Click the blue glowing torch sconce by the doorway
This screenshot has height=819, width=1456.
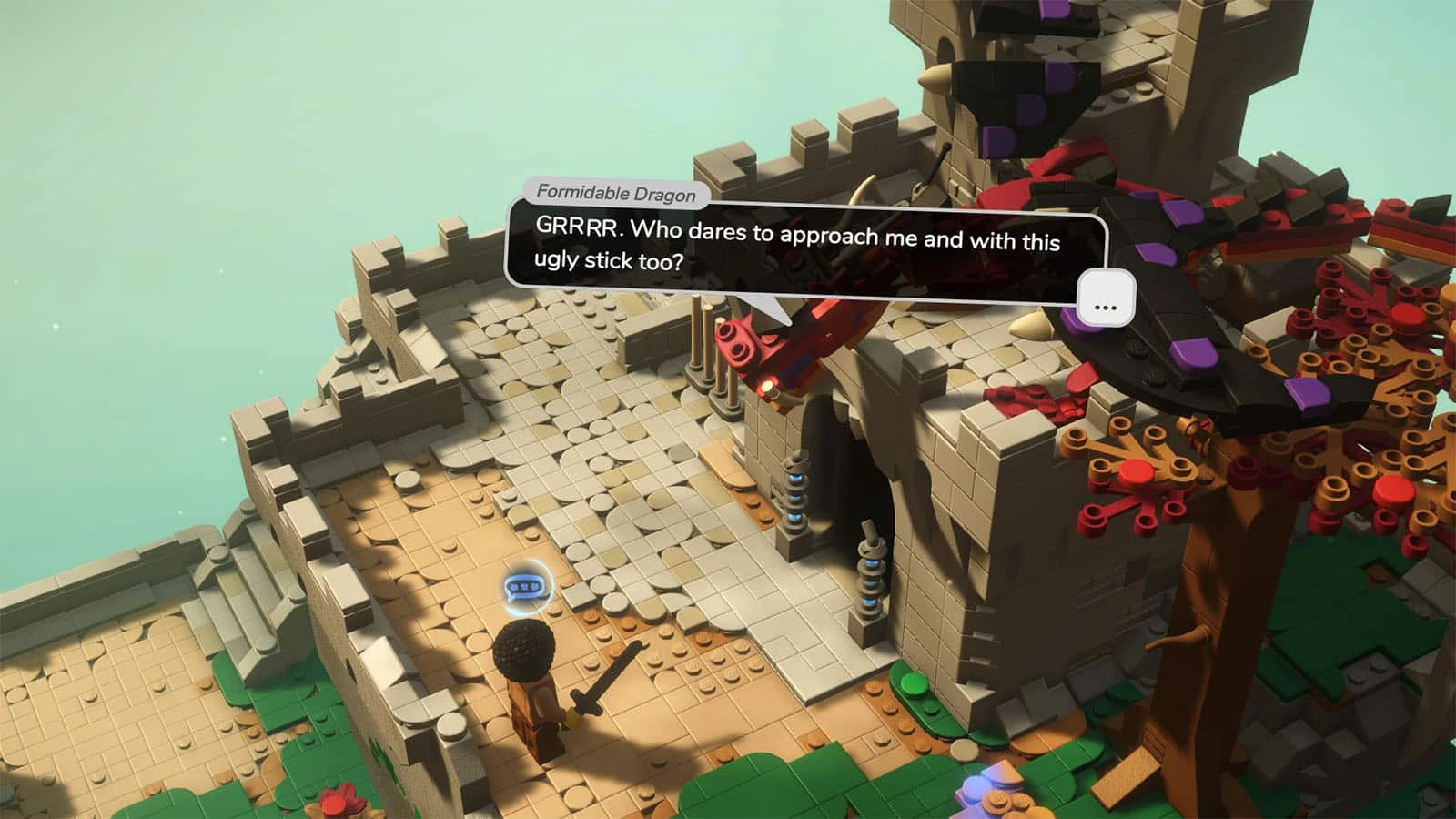(x=795, y=491)
